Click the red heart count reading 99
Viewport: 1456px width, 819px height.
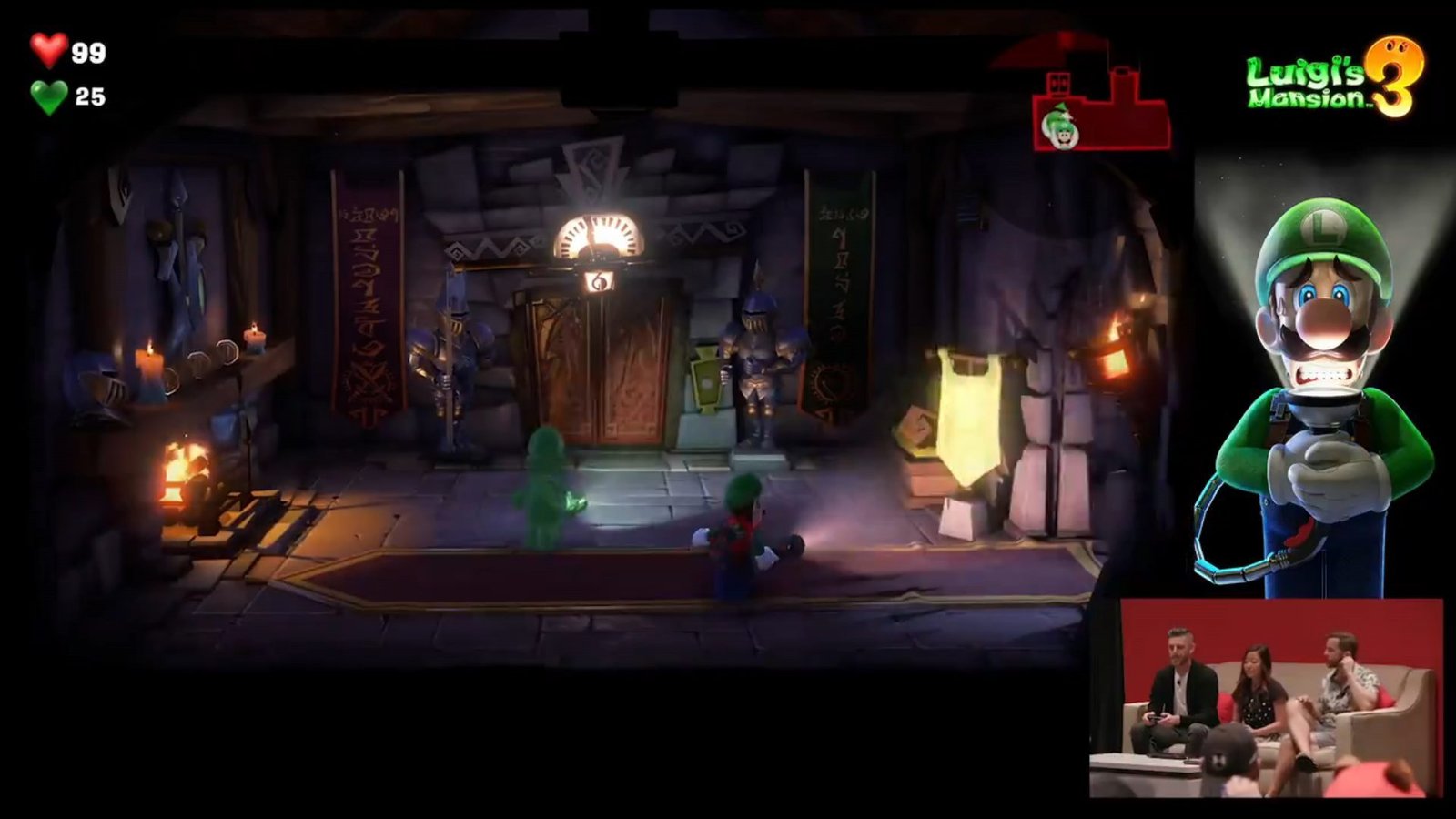[86, 53]
